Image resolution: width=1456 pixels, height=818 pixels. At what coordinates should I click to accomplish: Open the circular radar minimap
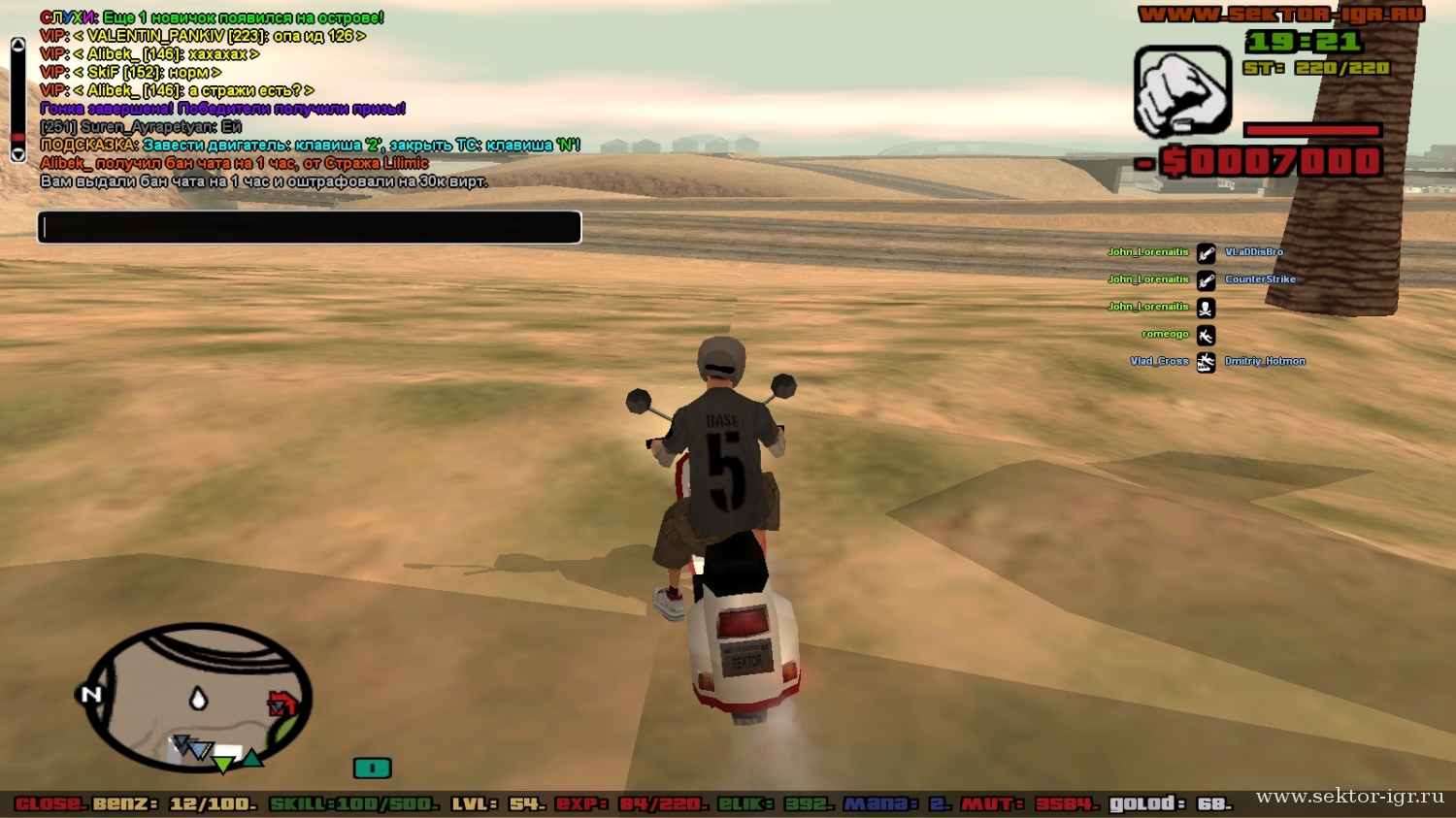pyautogui.click(x=199, y=697)
